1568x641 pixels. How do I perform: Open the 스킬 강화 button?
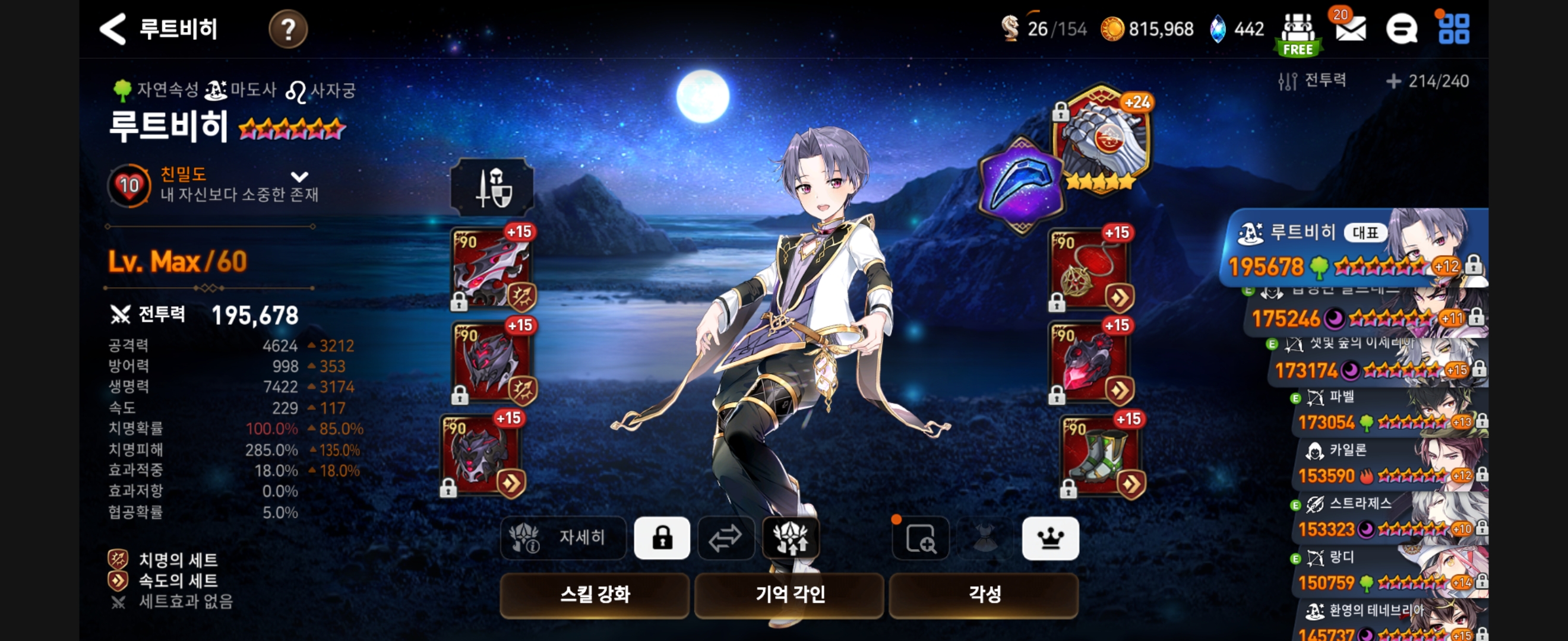click(594, 594)
